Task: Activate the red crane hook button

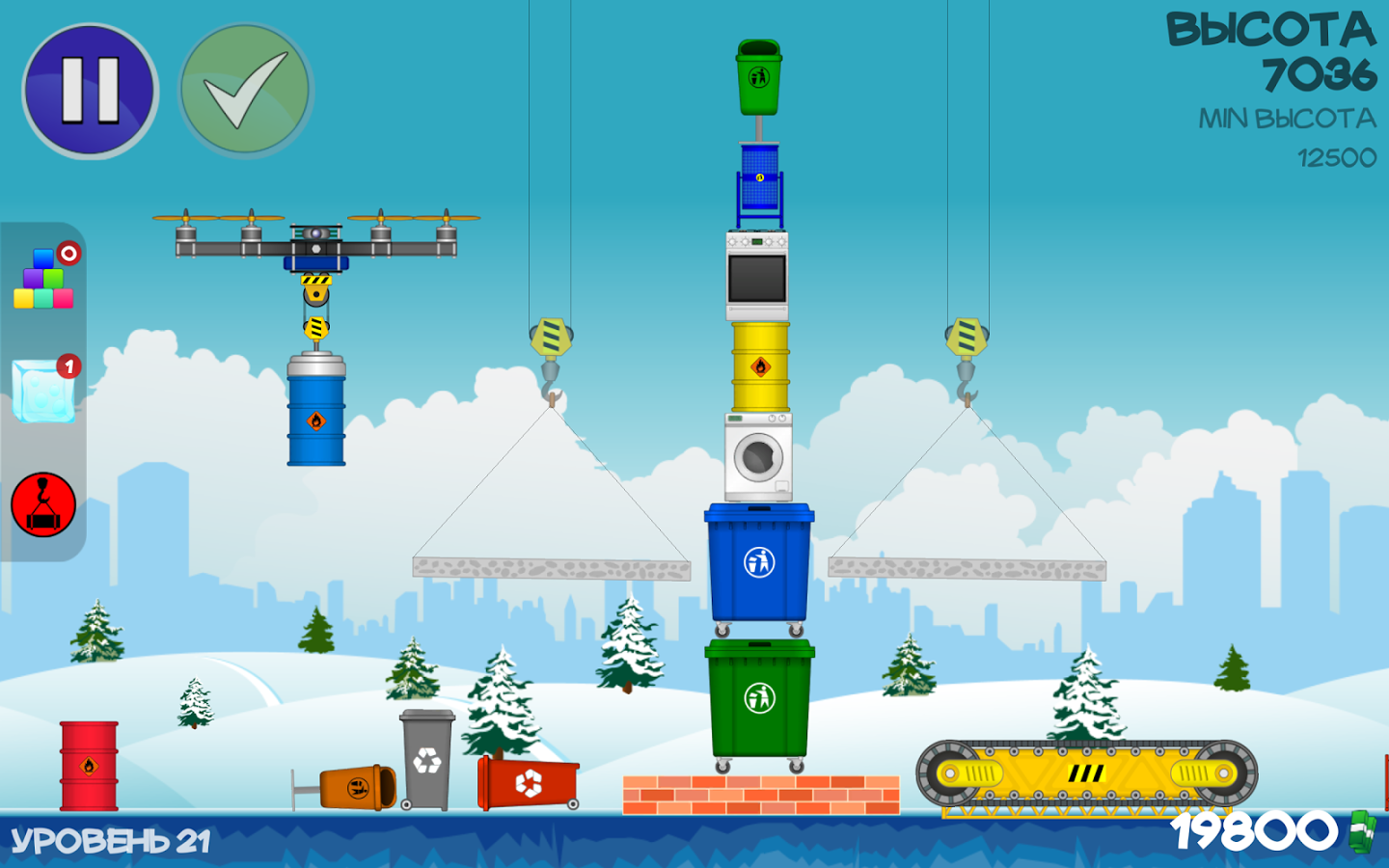Action: click(x=43, y=504)
